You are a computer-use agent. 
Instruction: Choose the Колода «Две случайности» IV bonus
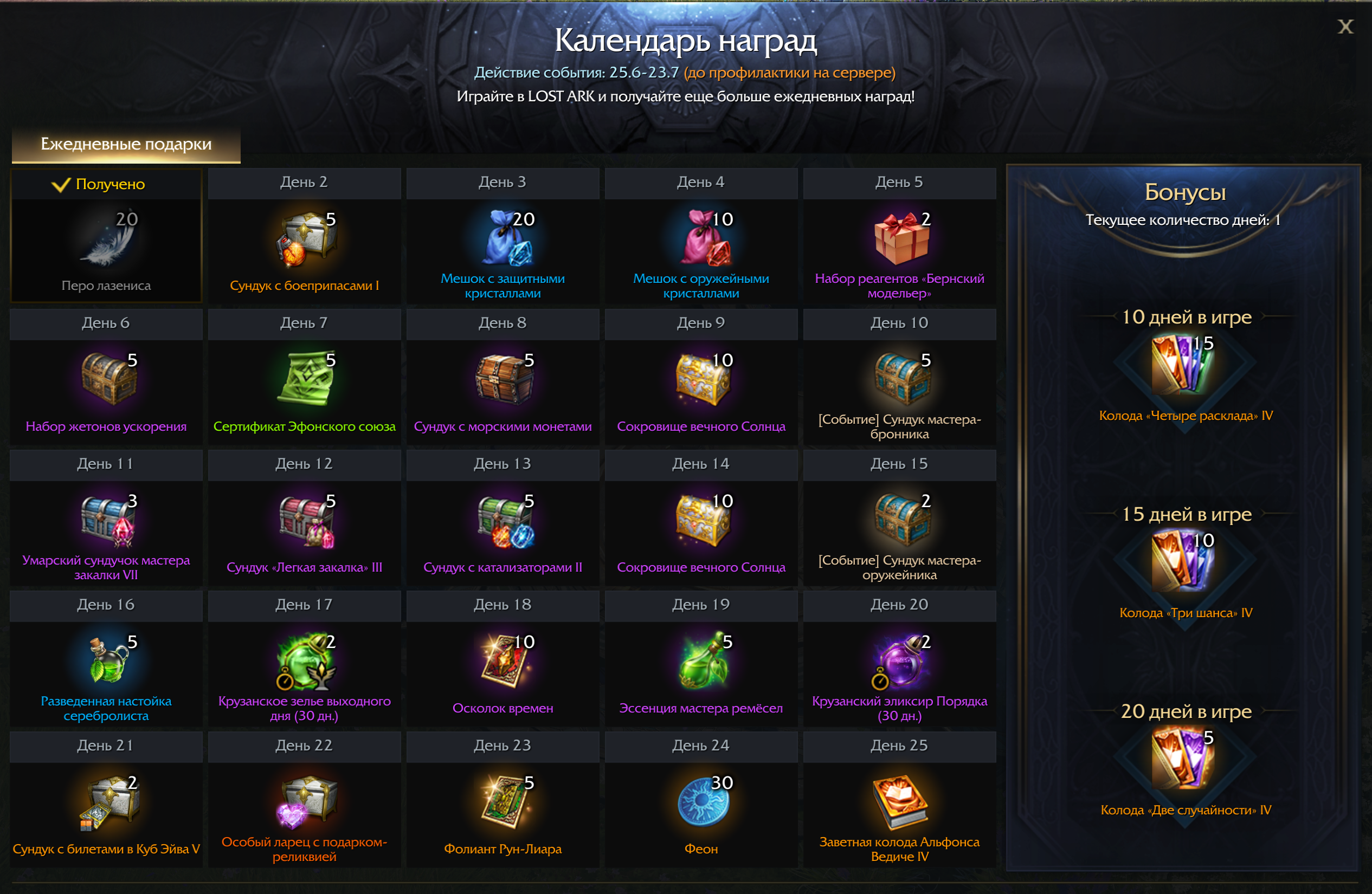[x=1184, y=760]
